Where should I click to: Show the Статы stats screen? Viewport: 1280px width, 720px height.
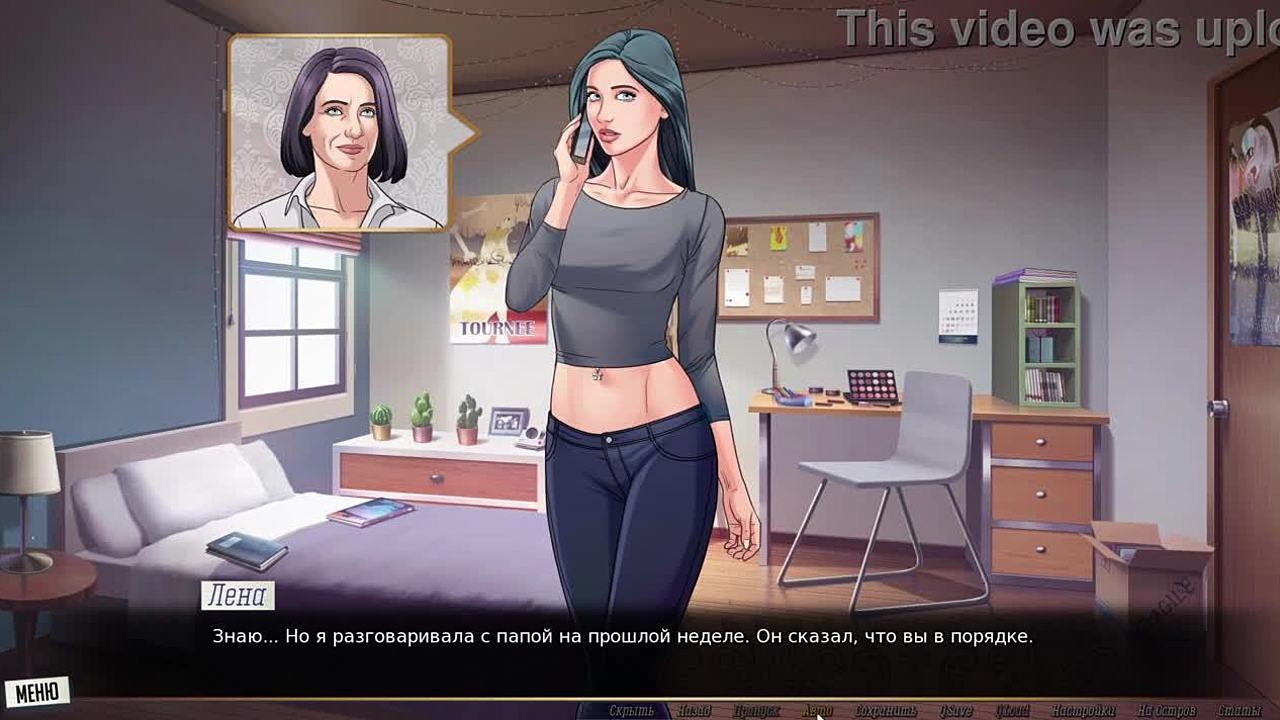click(1240, 711)
